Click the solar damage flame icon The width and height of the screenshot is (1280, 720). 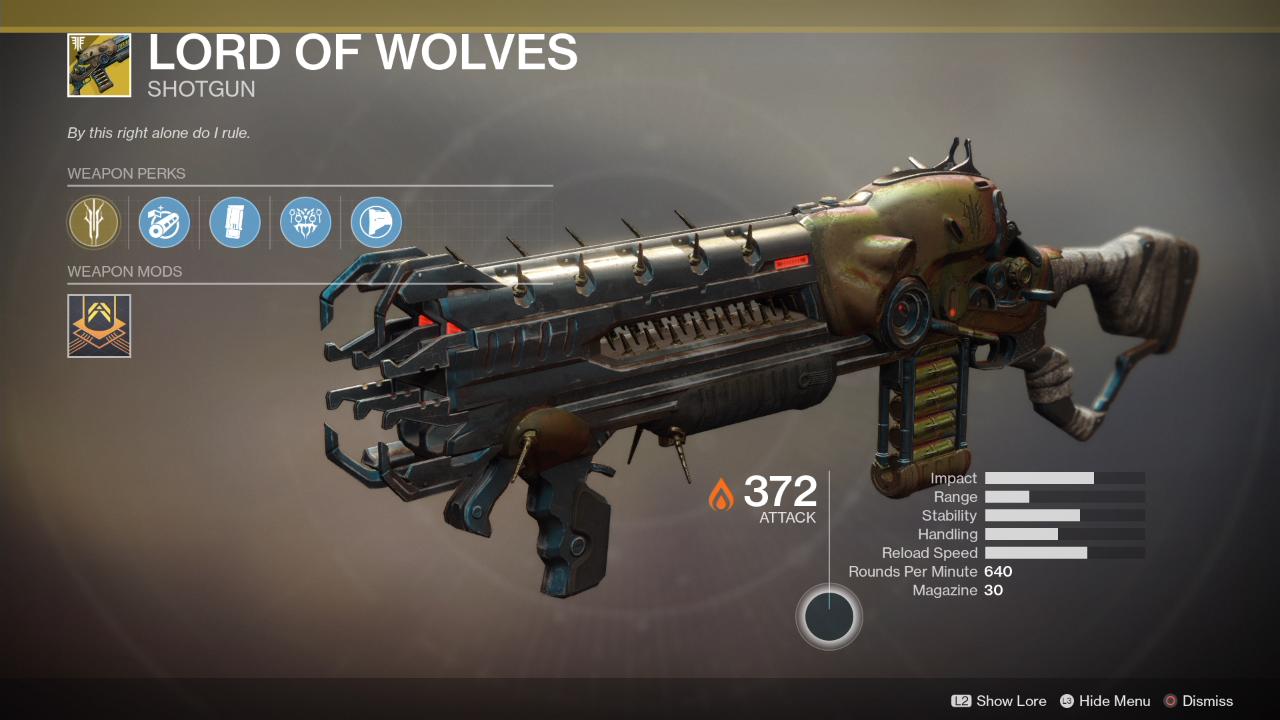tap(723, 493)
